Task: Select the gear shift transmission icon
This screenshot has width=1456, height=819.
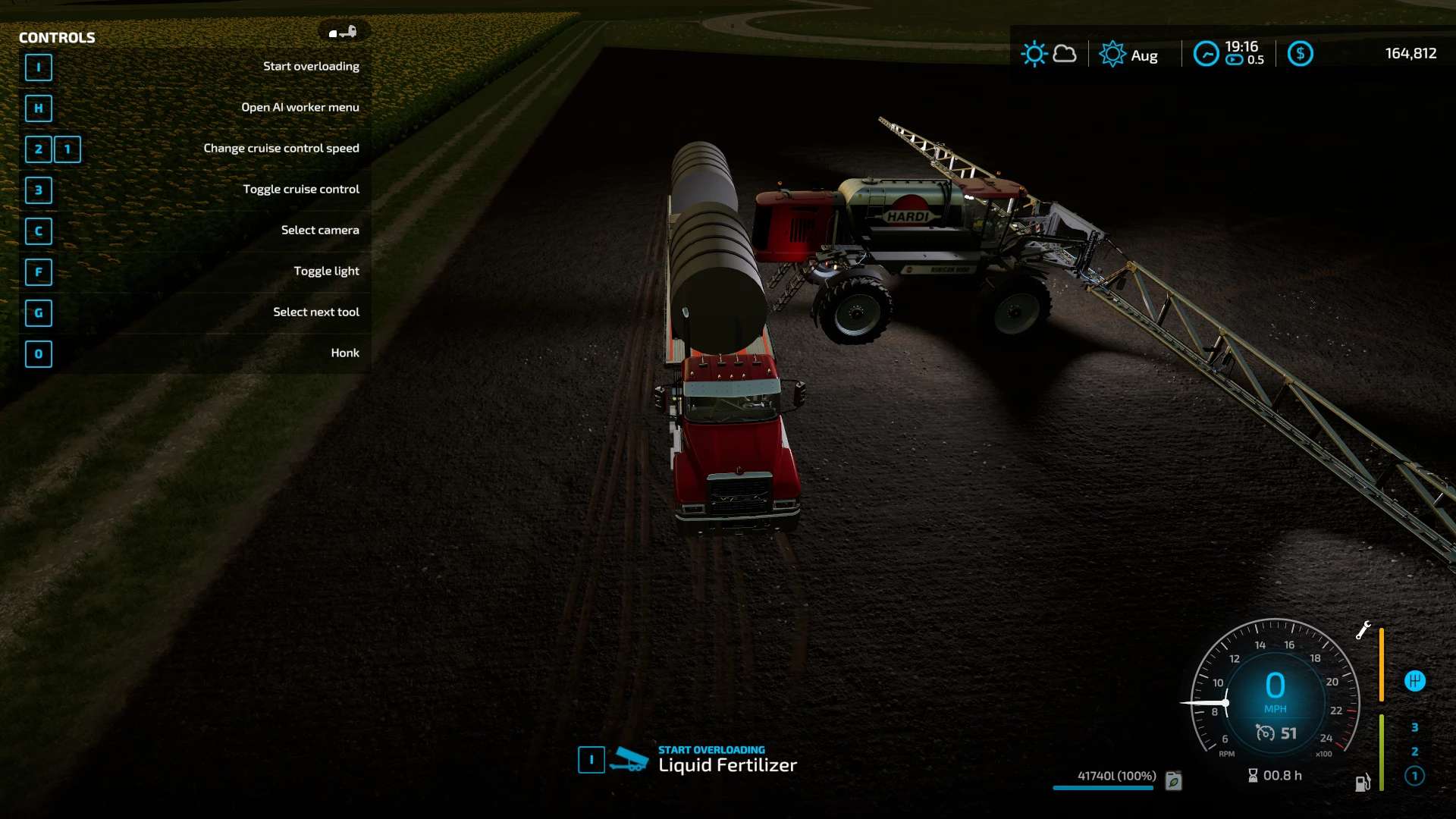Action: click(x=1414, y=681)
